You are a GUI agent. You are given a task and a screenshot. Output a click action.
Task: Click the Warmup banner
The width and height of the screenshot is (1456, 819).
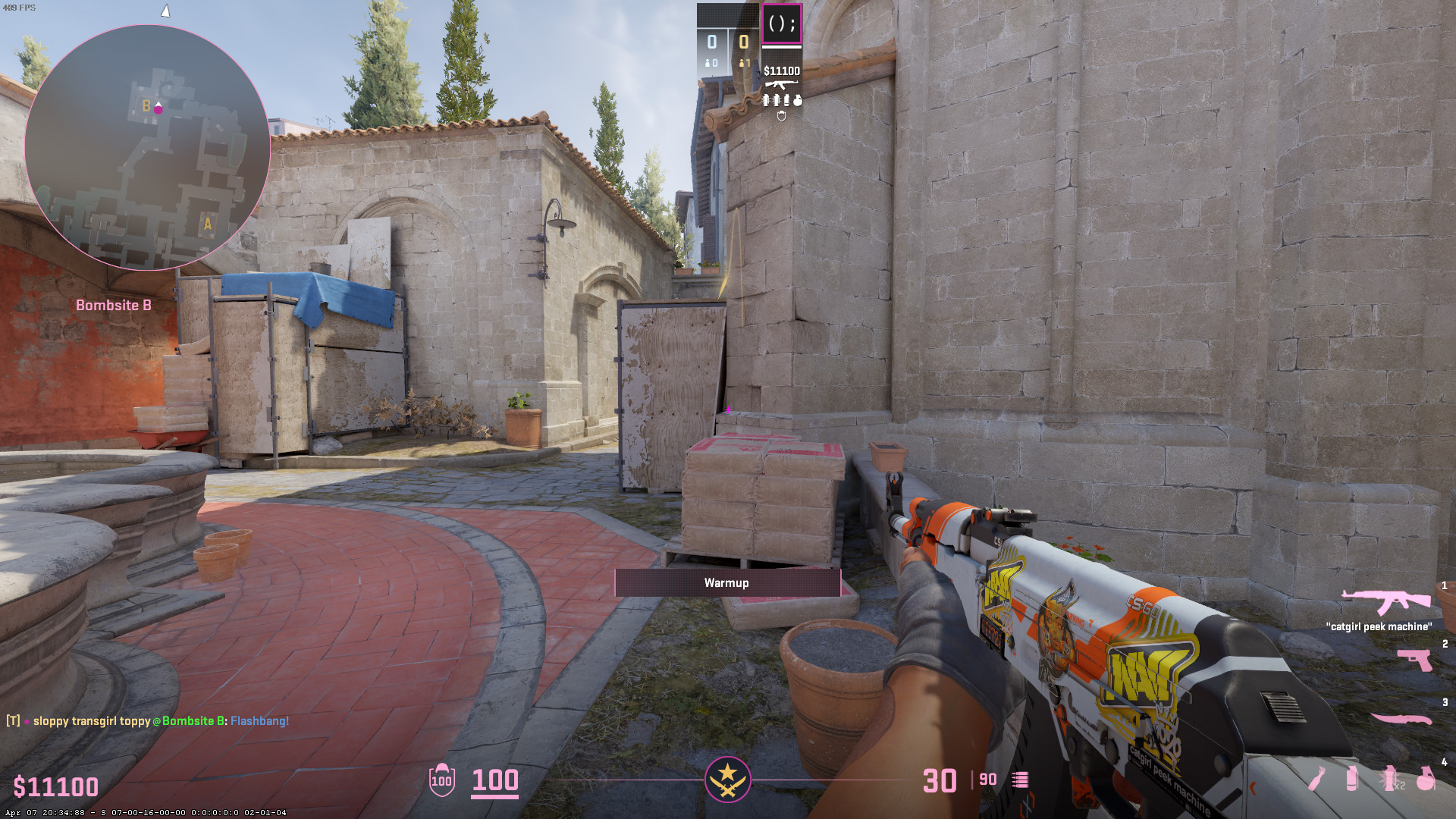pyautogui.click(x=726, y=582)
